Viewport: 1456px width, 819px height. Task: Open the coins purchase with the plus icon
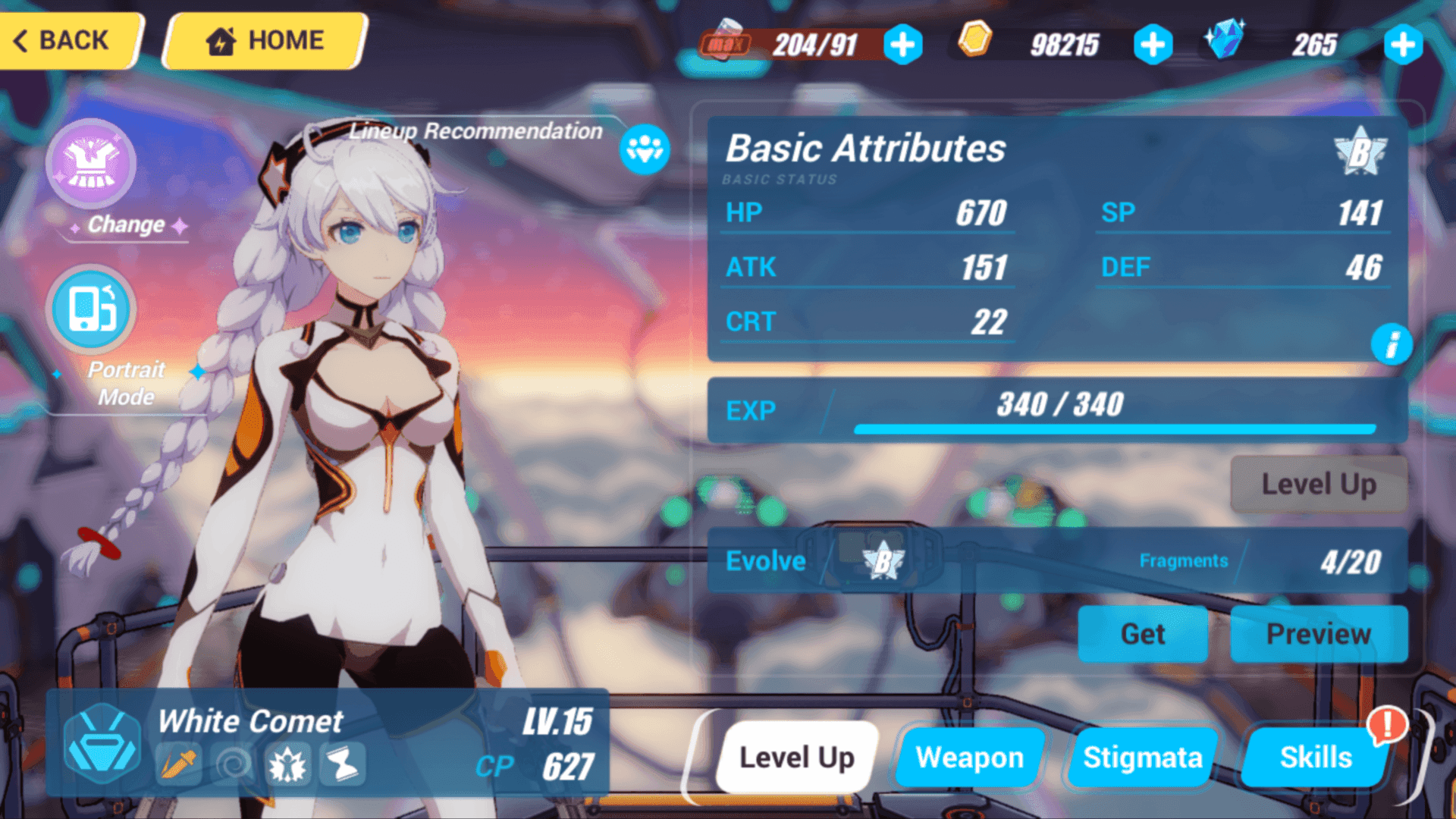(x=1153, y=45)
